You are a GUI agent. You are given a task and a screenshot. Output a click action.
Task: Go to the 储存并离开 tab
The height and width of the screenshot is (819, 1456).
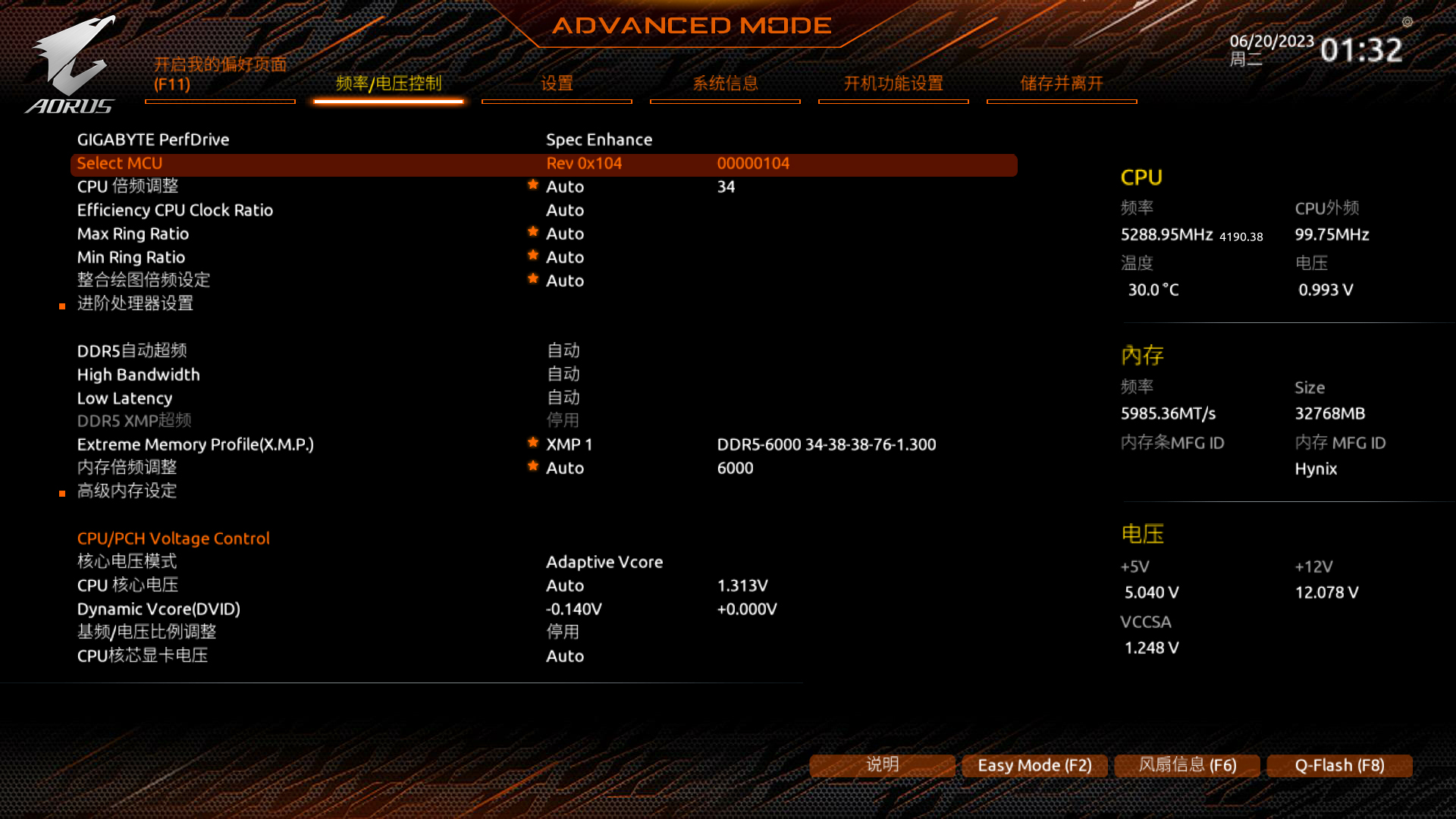pos(1062,83)
